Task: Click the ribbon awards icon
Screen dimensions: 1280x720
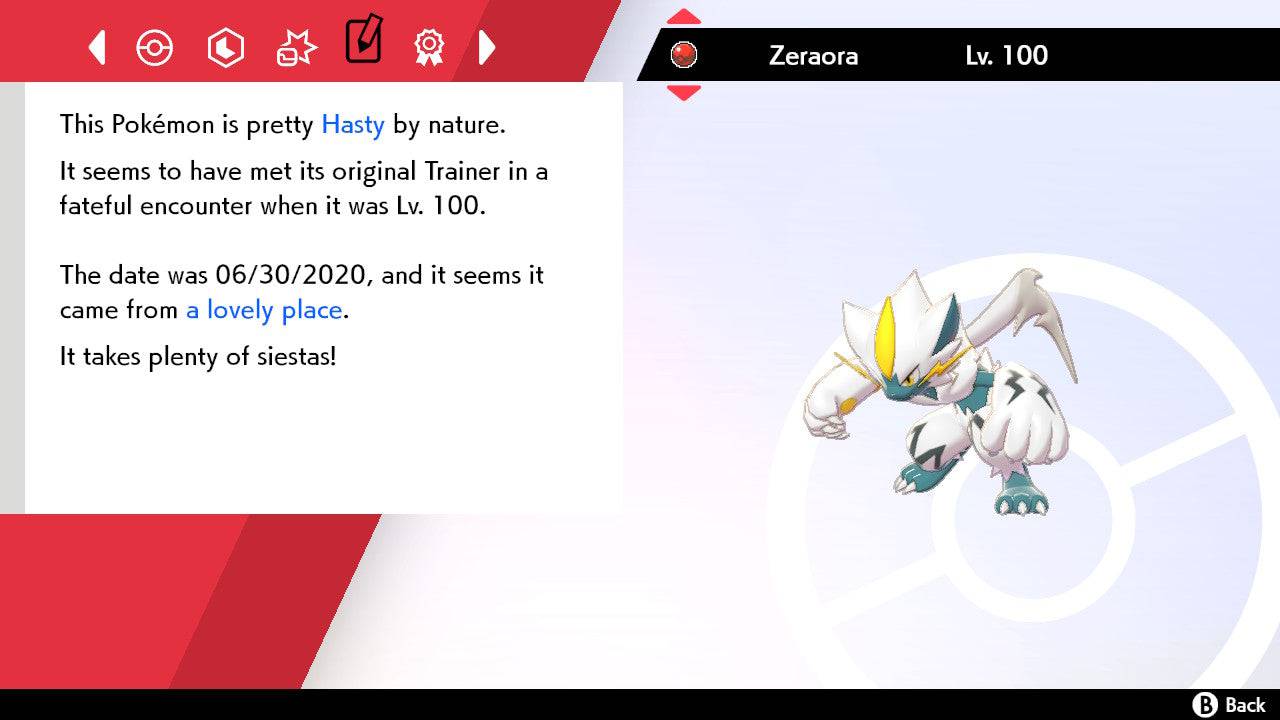Action: (x=428, y=46)
